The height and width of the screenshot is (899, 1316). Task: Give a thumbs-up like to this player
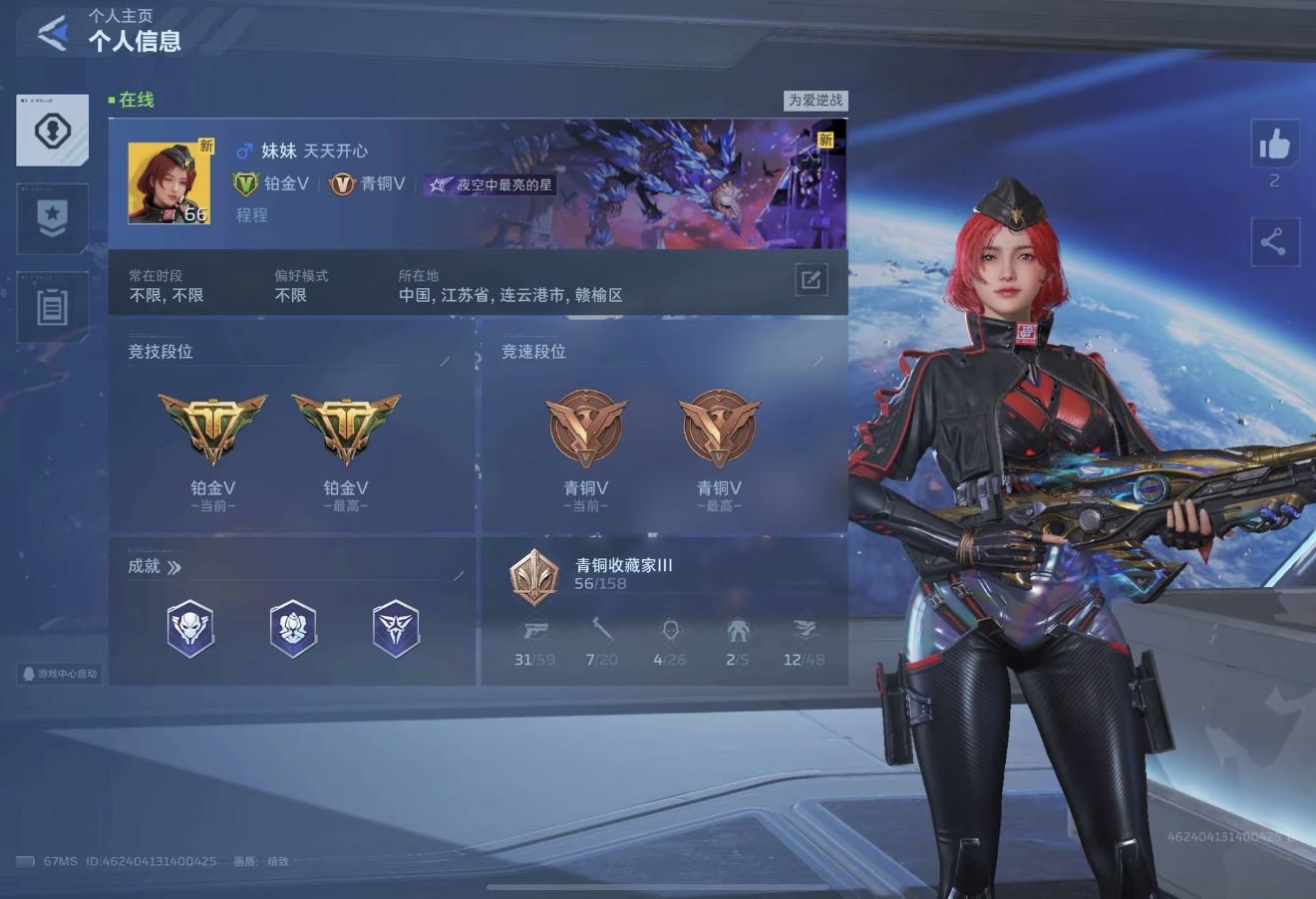coord(1274,147)
